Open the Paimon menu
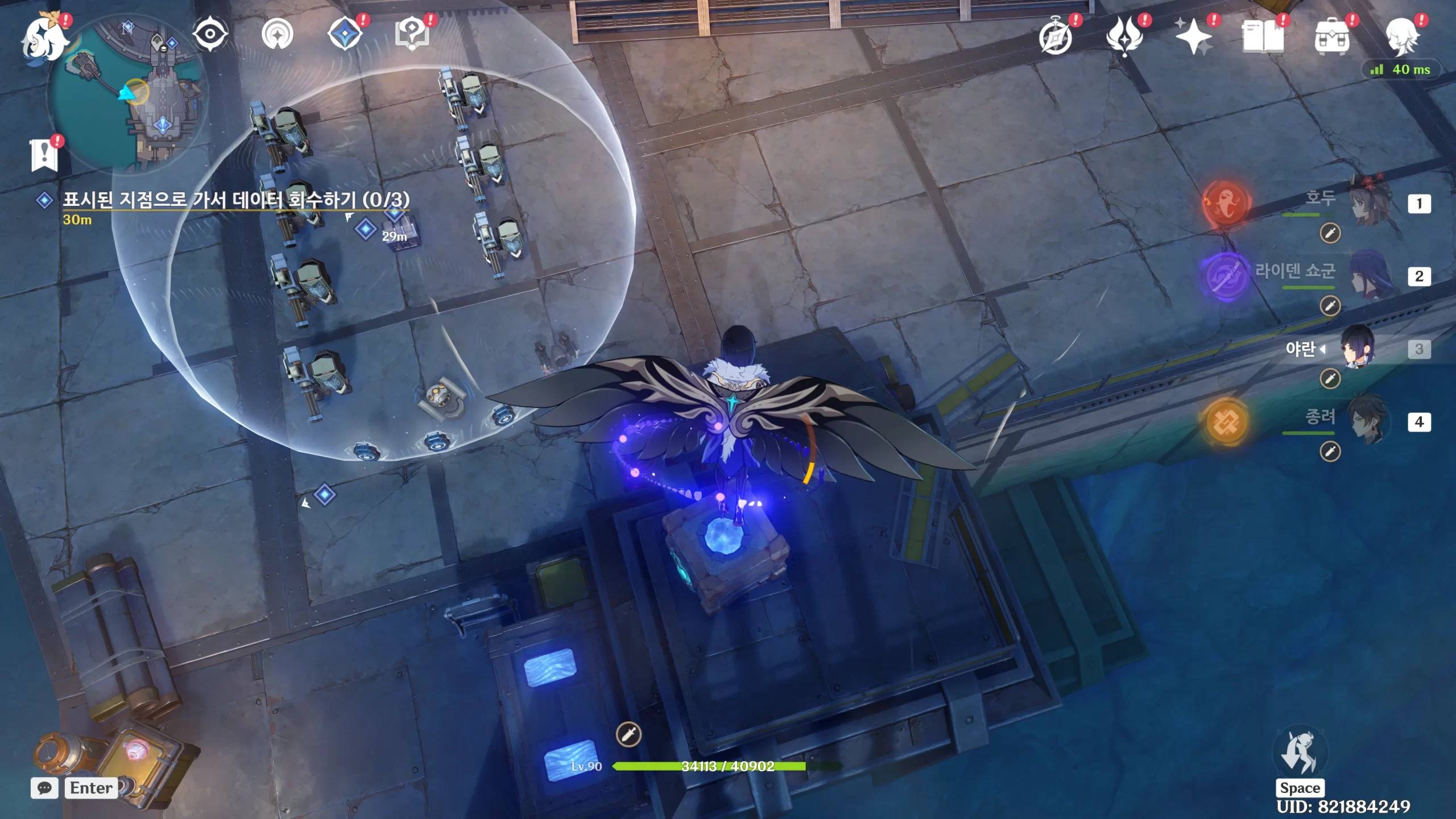The height and width of the screenshot is (819, 1456). click(x=44, y=39)
